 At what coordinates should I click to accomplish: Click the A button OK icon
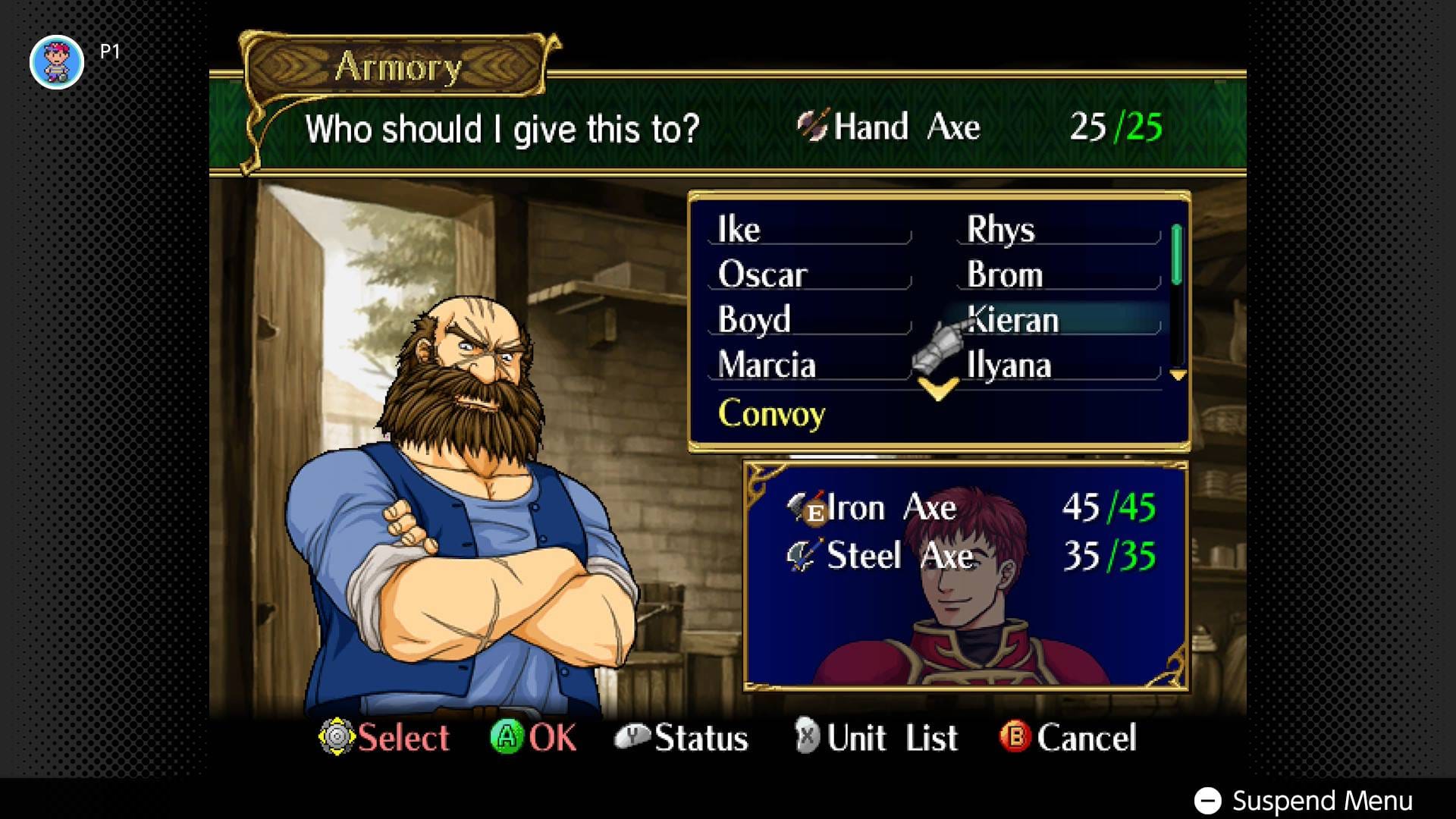(x=510, y=736)
